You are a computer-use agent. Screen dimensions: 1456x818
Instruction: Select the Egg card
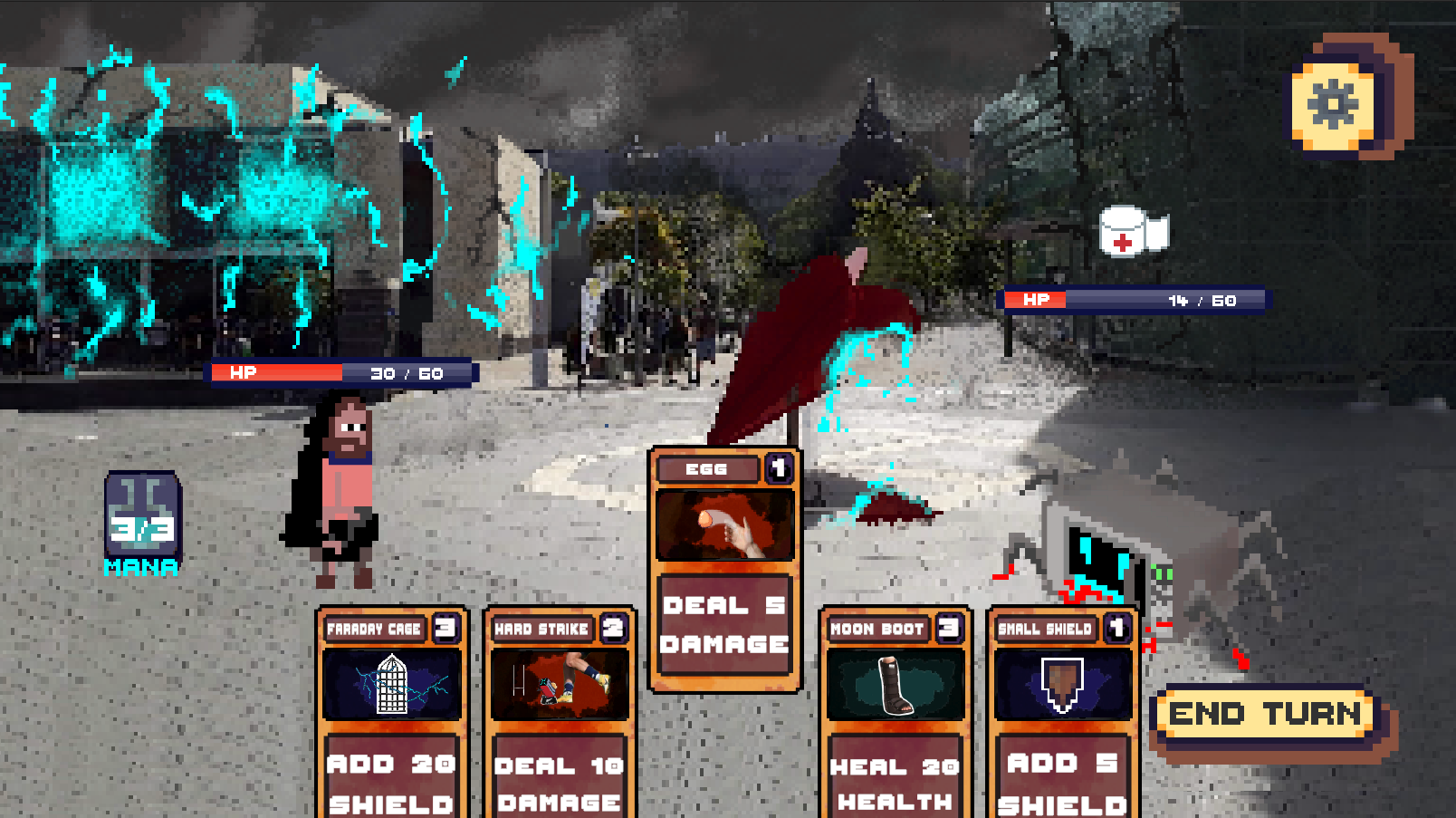[724, 571]
